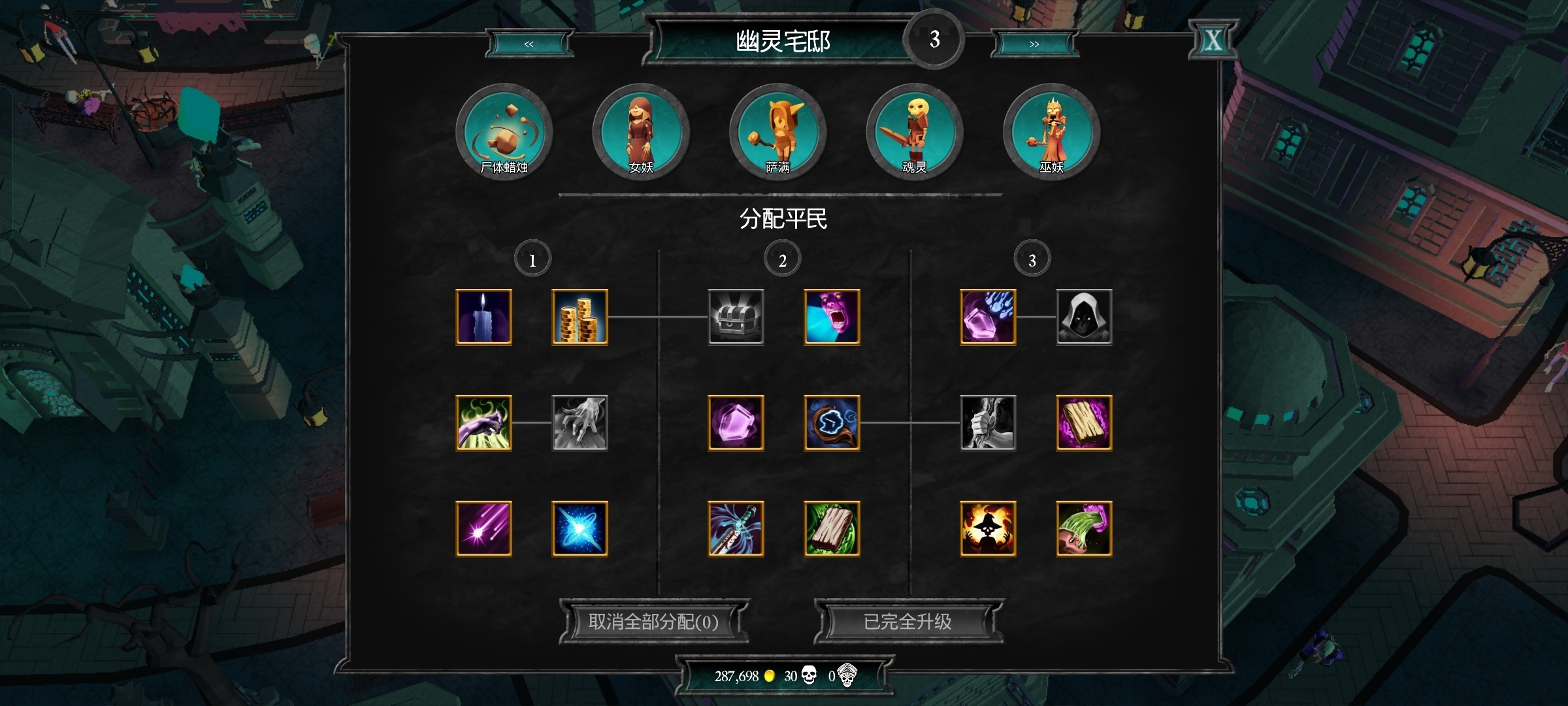Go to previous page using << arrow

click(529, 44)
